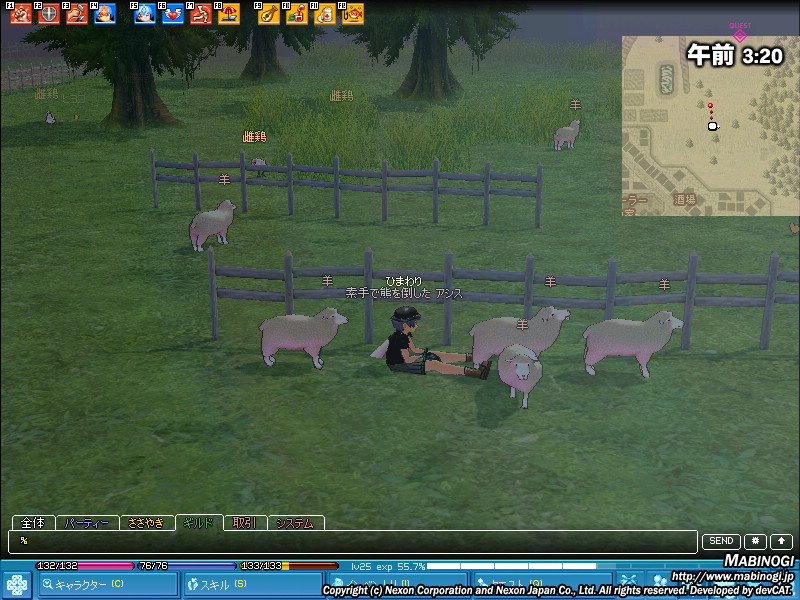This screenshot has height=600, width=800.
Task: Show the システム chat tab
Action: [295, 523]
